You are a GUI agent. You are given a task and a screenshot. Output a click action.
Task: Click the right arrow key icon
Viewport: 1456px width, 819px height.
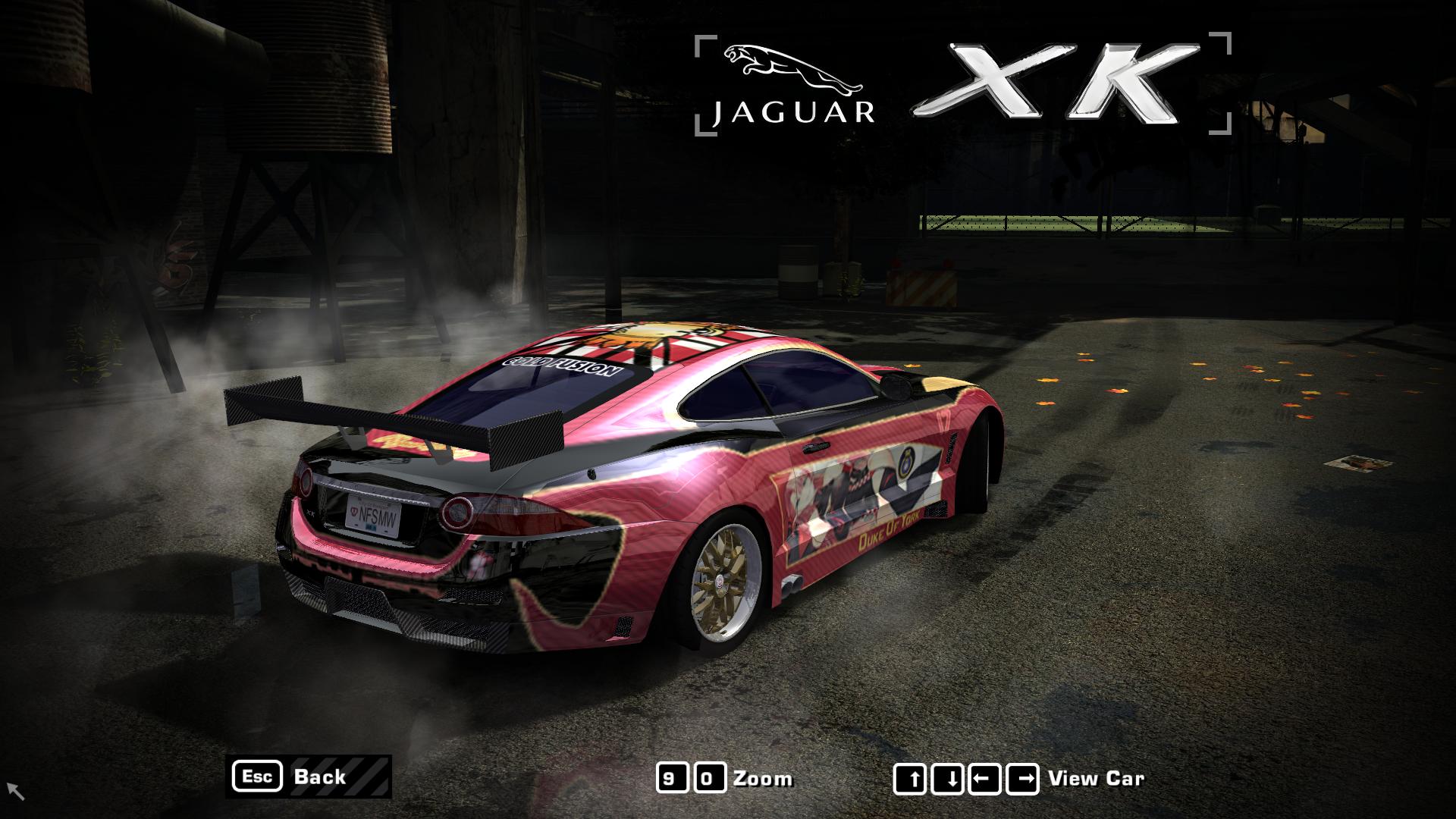(x=1022, y=777)
